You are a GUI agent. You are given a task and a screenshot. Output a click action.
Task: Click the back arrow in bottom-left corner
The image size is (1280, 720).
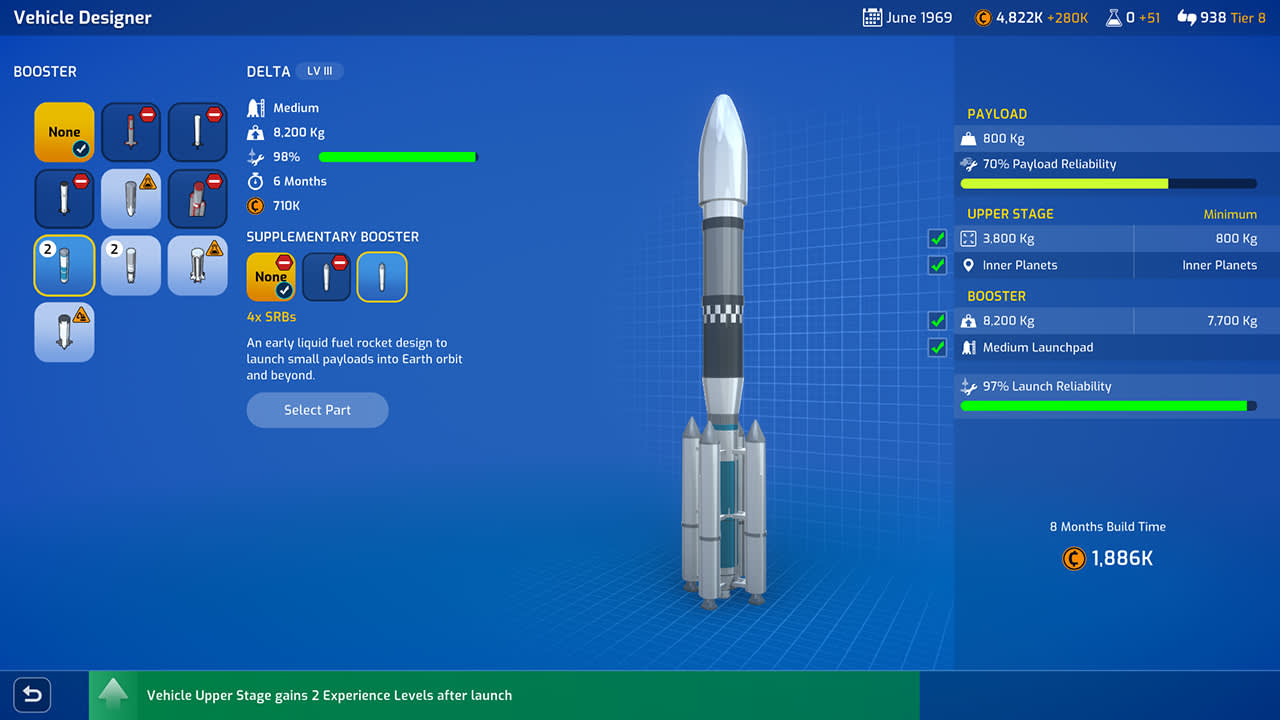(31, 695)
